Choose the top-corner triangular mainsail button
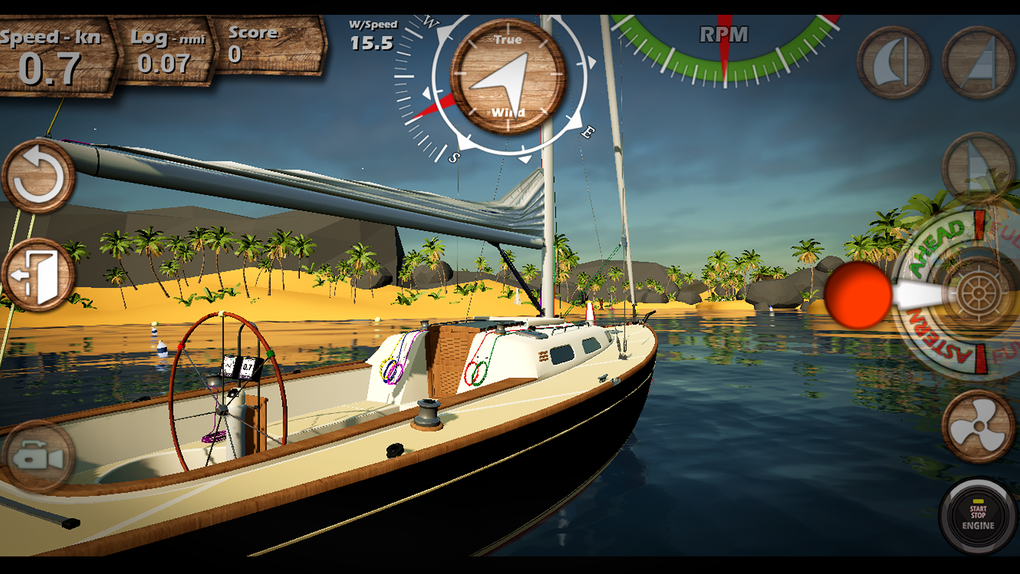The width and height of the screenshot is (1020, 574). [x=979, y=62]
